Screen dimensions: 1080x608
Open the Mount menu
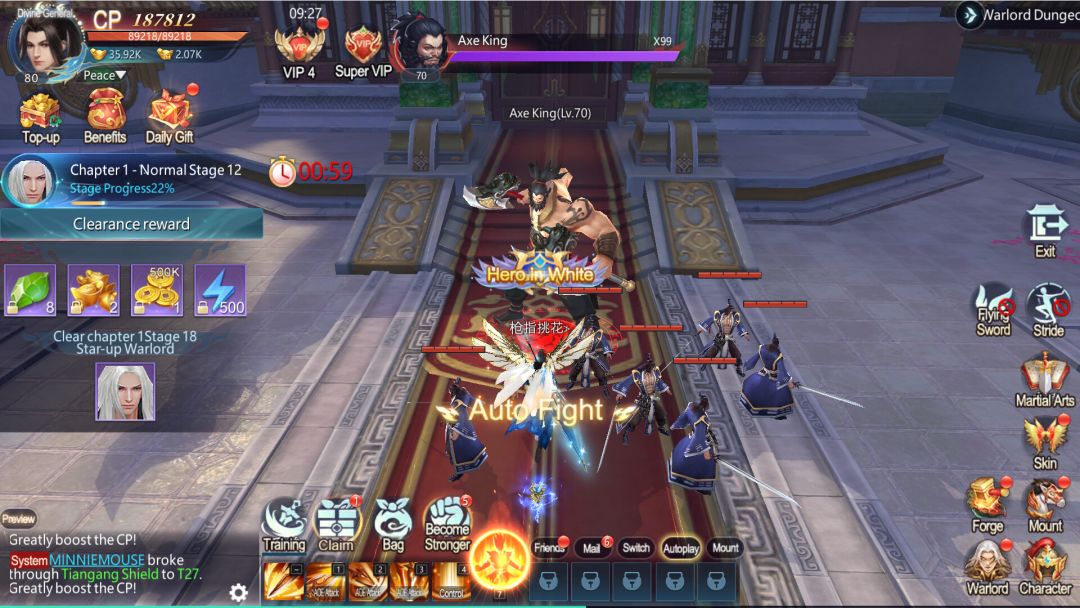pyautogui.click(x=1045, y=505)
